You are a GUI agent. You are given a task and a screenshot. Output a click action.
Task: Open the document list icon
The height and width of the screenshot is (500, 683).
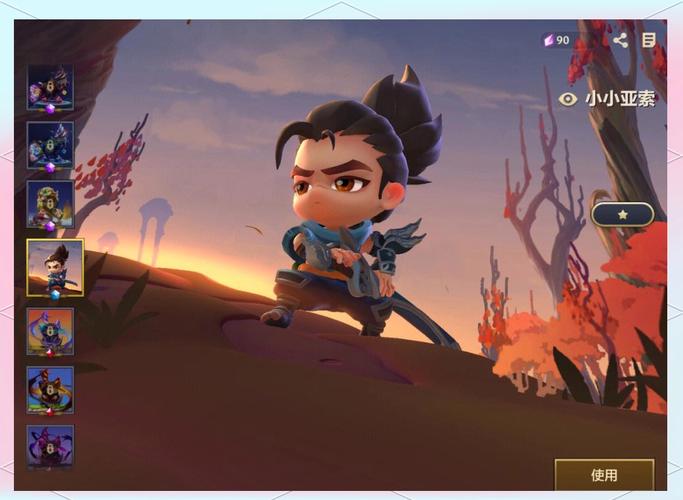tap(649, 40)
